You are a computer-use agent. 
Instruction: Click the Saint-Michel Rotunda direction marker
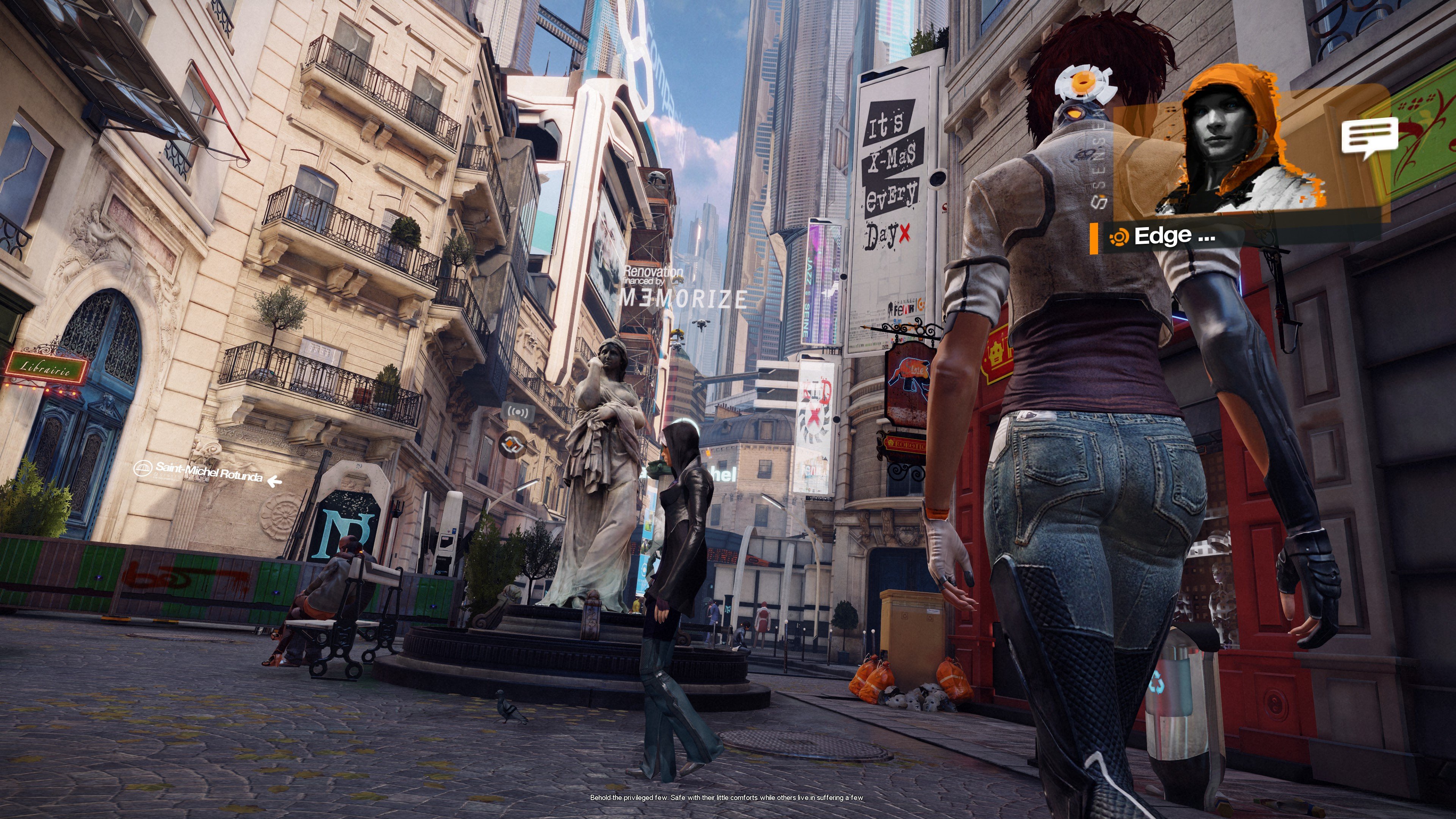click(x=208, y=473)
